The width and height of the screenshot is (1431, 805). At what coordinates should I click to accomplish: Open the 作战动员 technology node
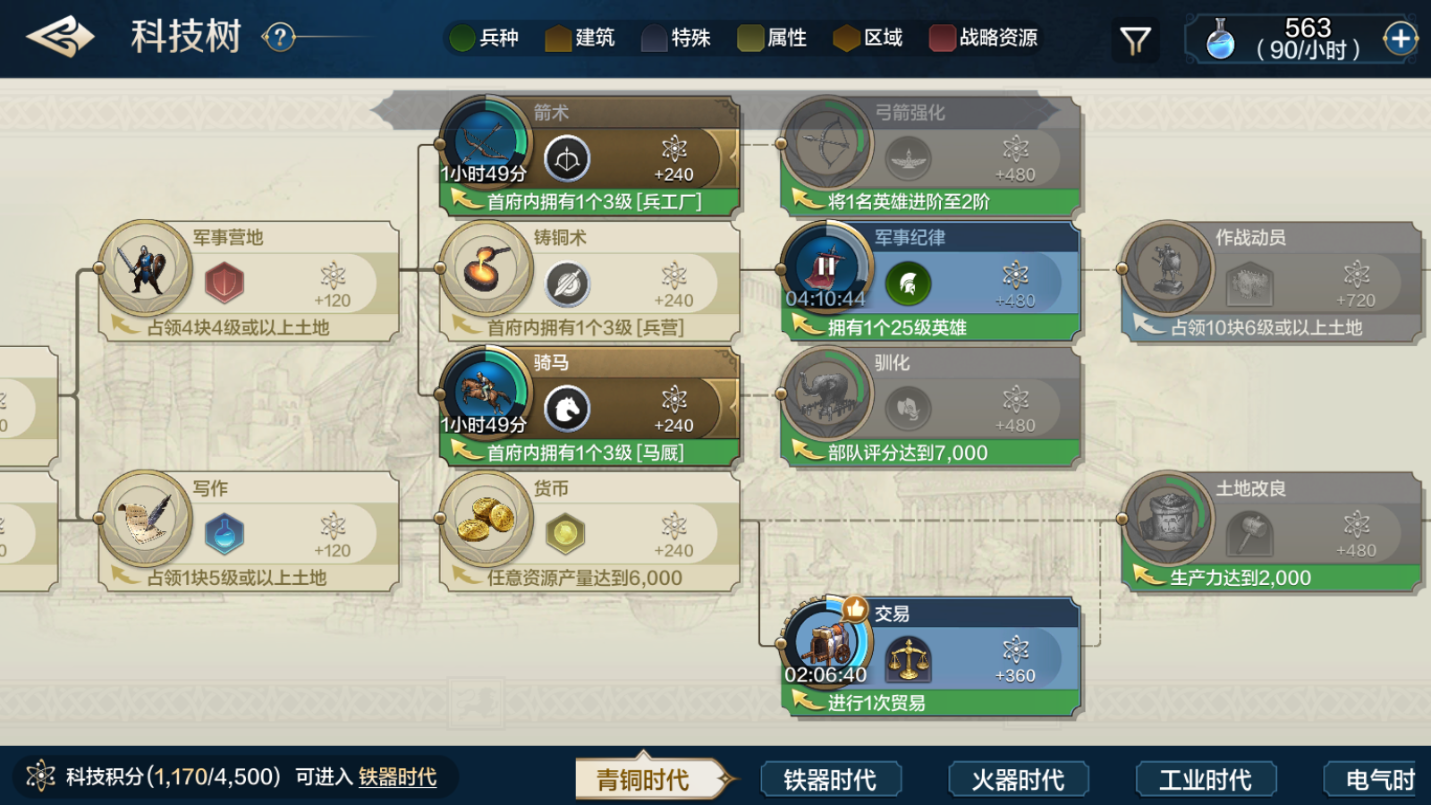(x=1271, y=282)
